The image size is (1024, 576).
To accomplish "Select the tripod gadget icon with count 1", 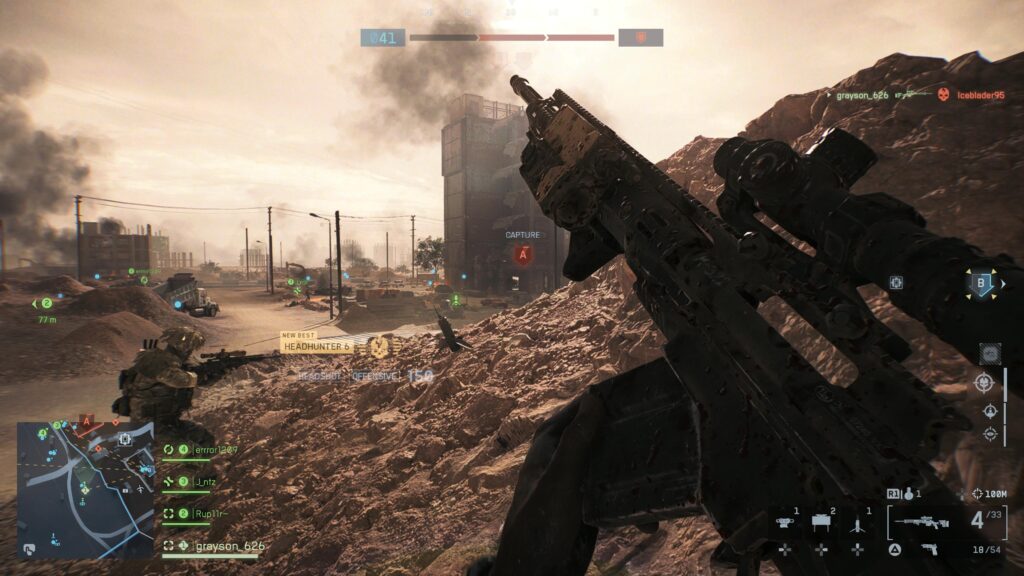I will click(x=857, y=521).
